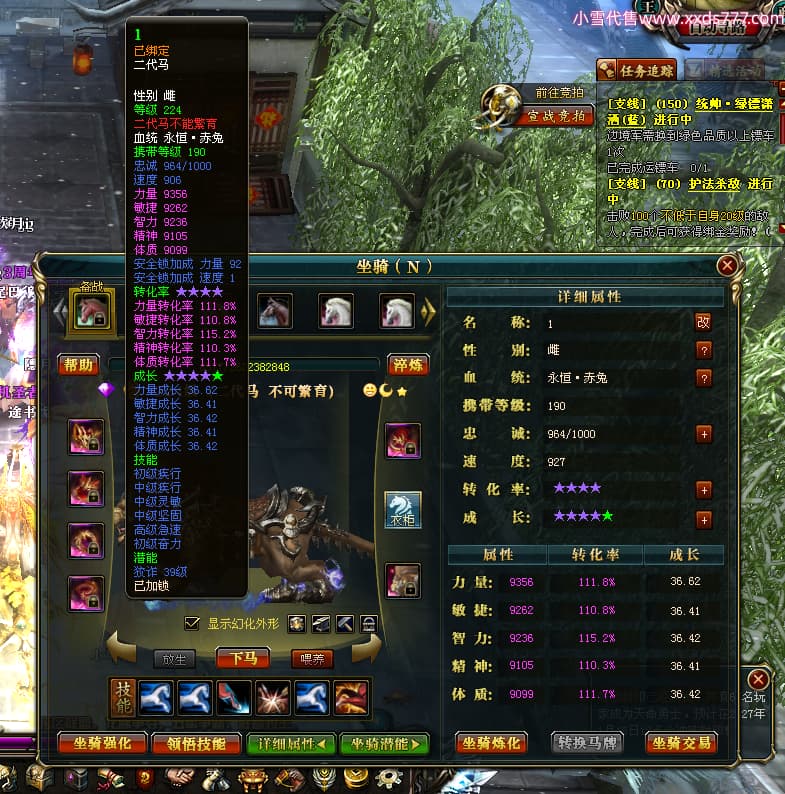Image resolution: width=785 pixels, height=794 pixels.
Task: Switch to 详细属性 detailed attributes view
Action: pyautogui.click(x=290, y=743)
